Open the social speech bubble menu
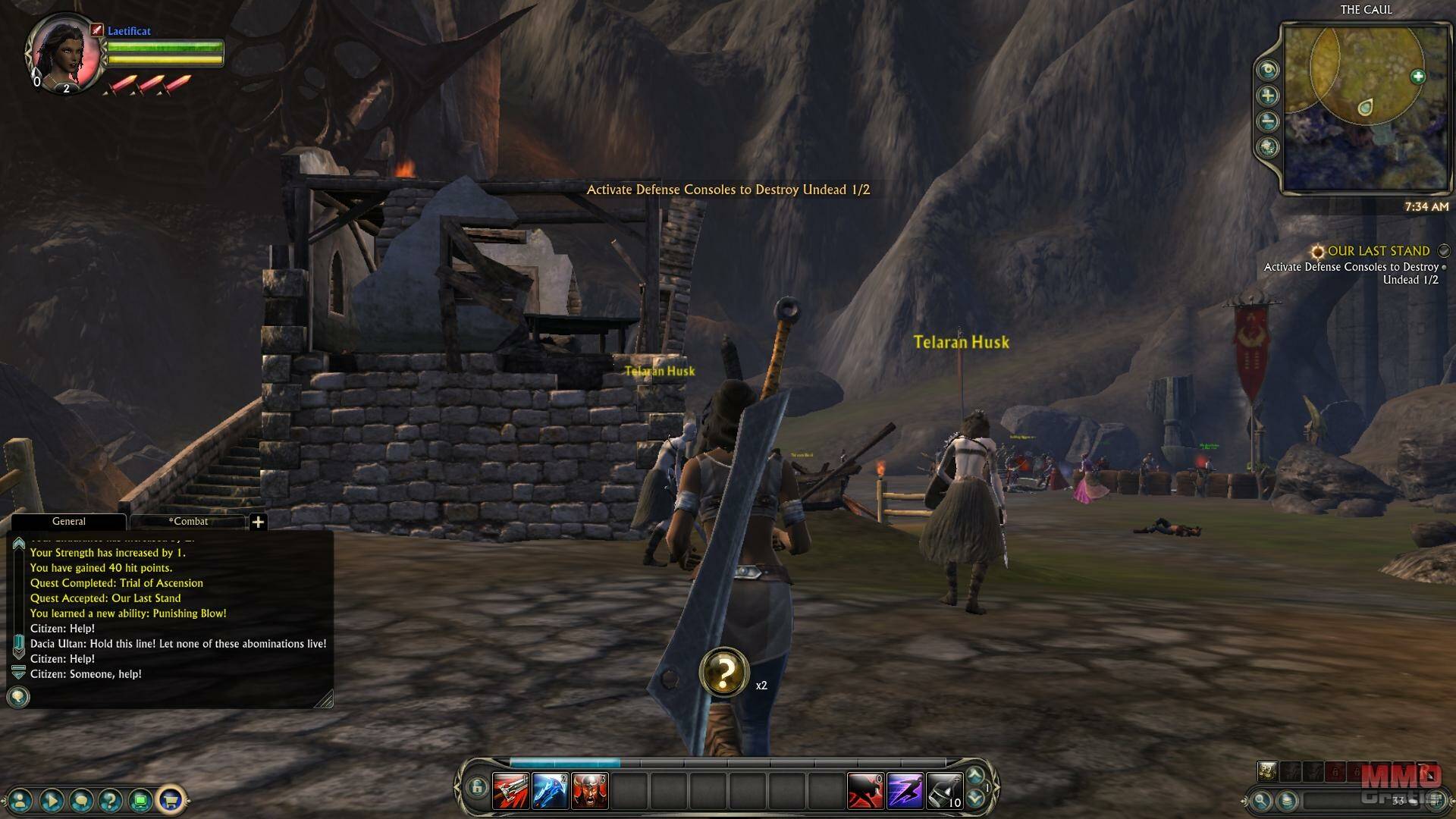 pyautogui.click(x=81, y=799)
